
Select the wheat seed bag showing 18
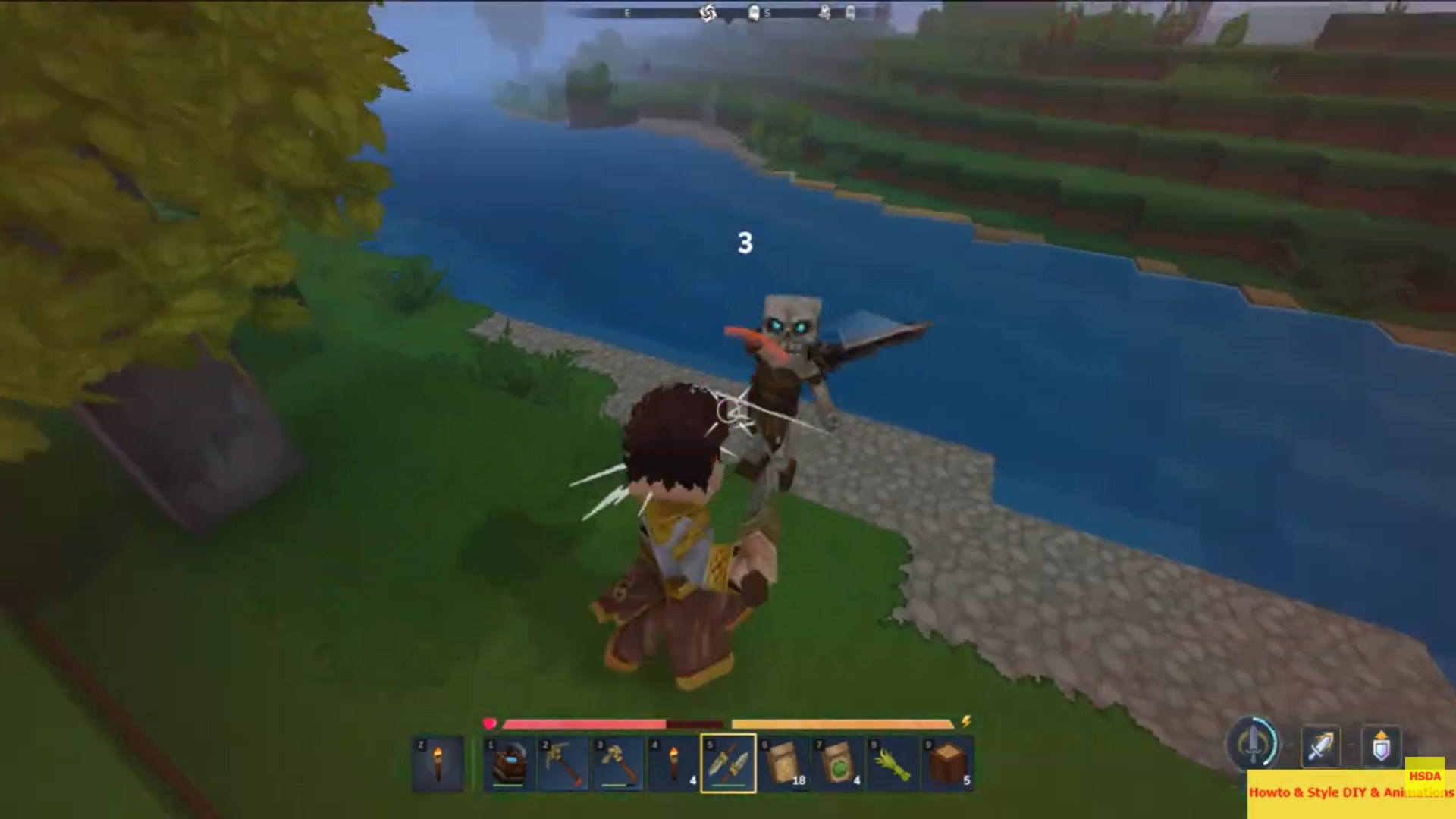pyautogui.click(x=783, y=762)
